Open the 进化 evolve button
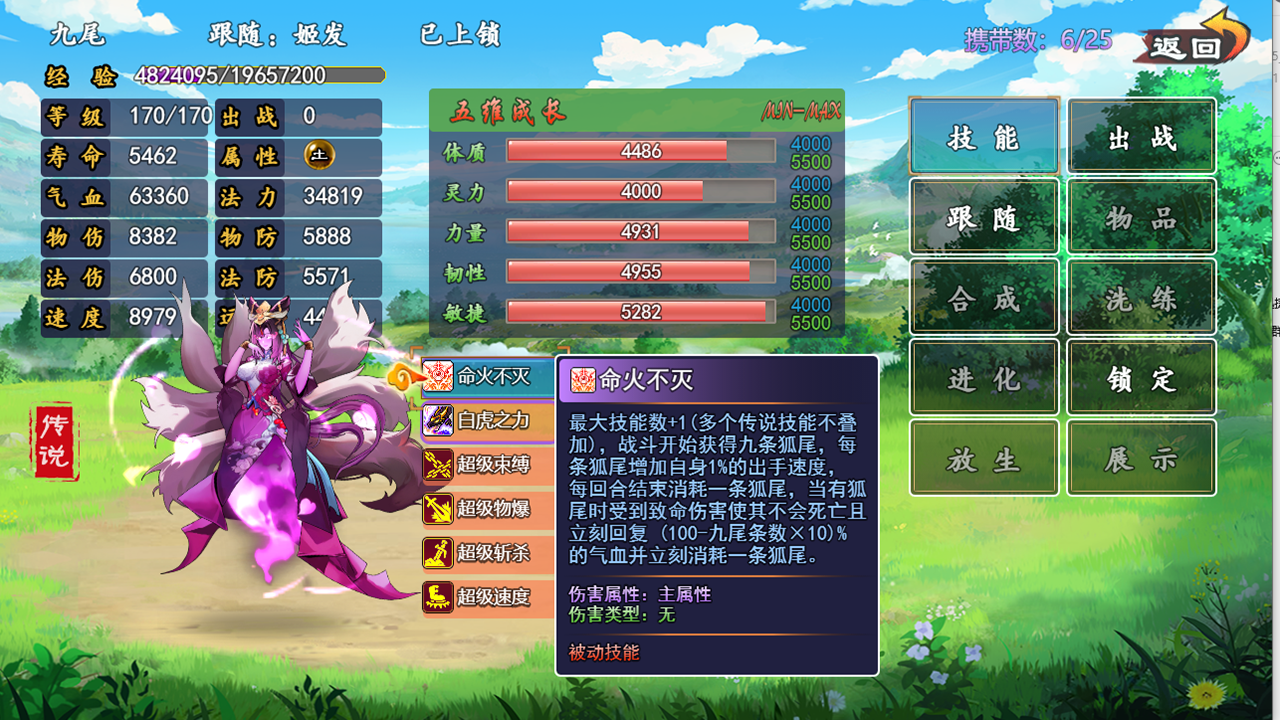Image resolution: width=1280 pixels, height=720 pixels. [x=984, y=377]
